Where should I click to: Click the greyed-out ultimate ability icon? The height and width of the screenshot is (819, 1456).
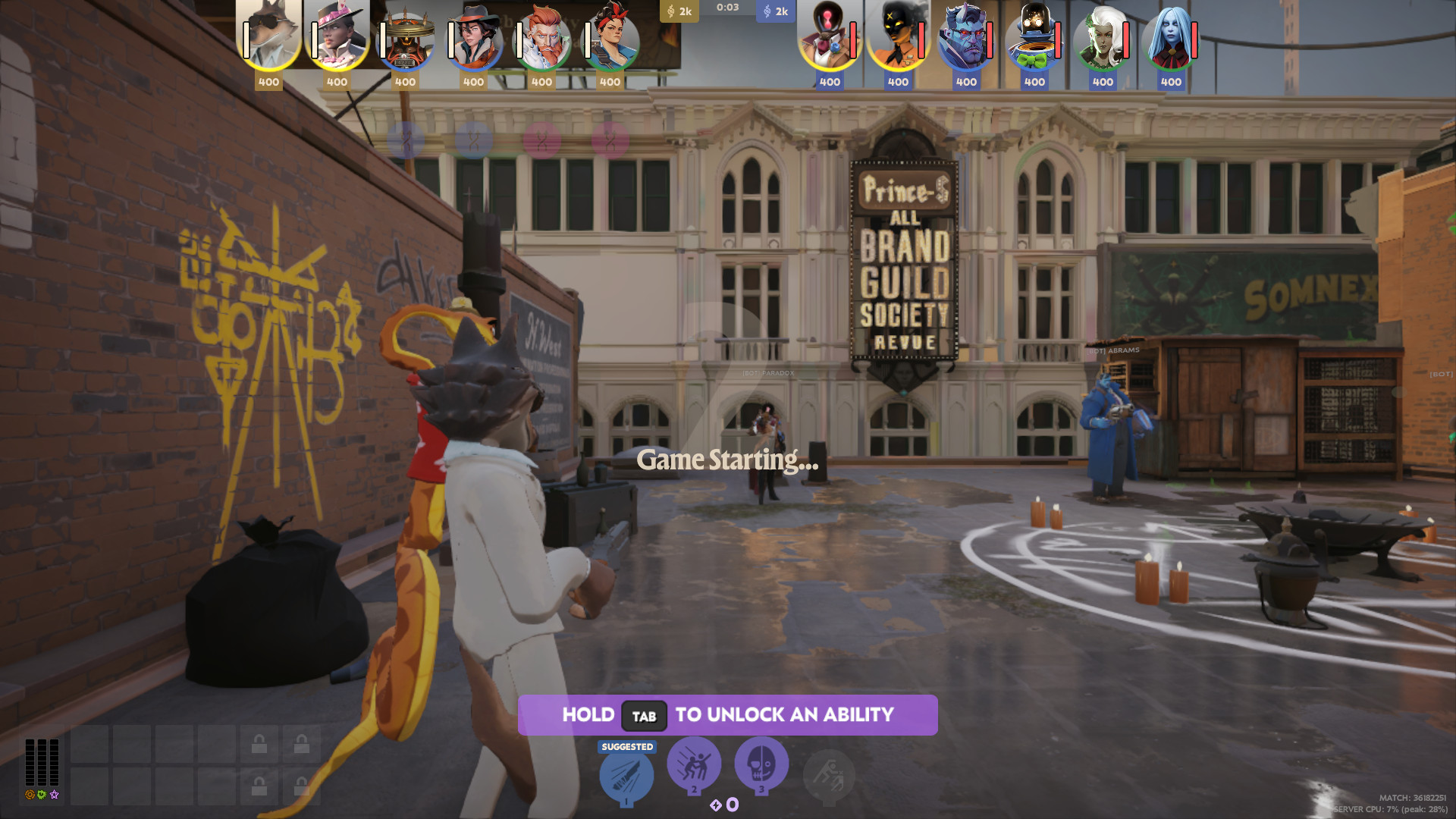829,776
